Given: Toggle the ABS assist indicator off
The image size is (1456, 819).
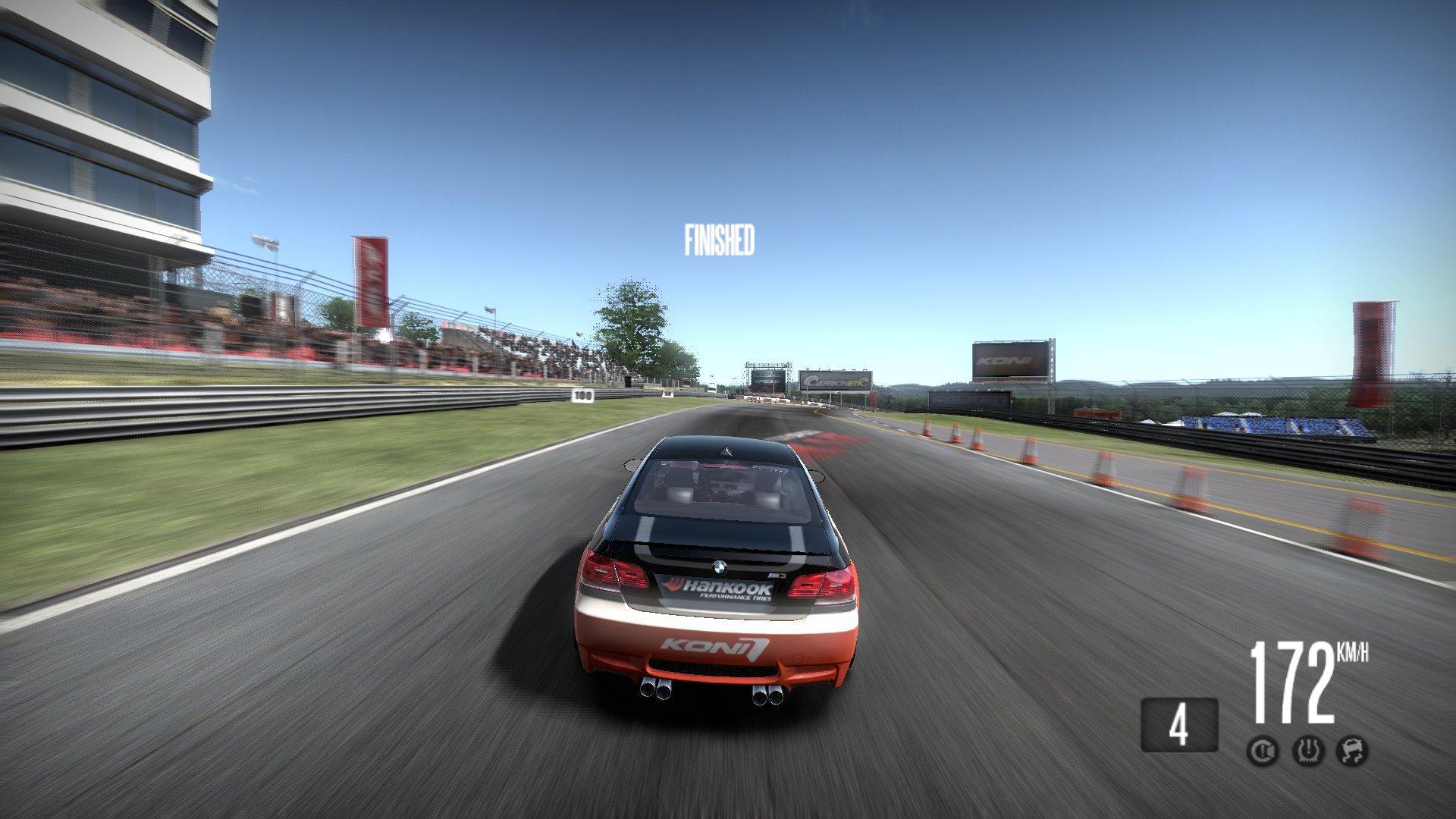Looking at the screenshot, I should point(1264,751).
